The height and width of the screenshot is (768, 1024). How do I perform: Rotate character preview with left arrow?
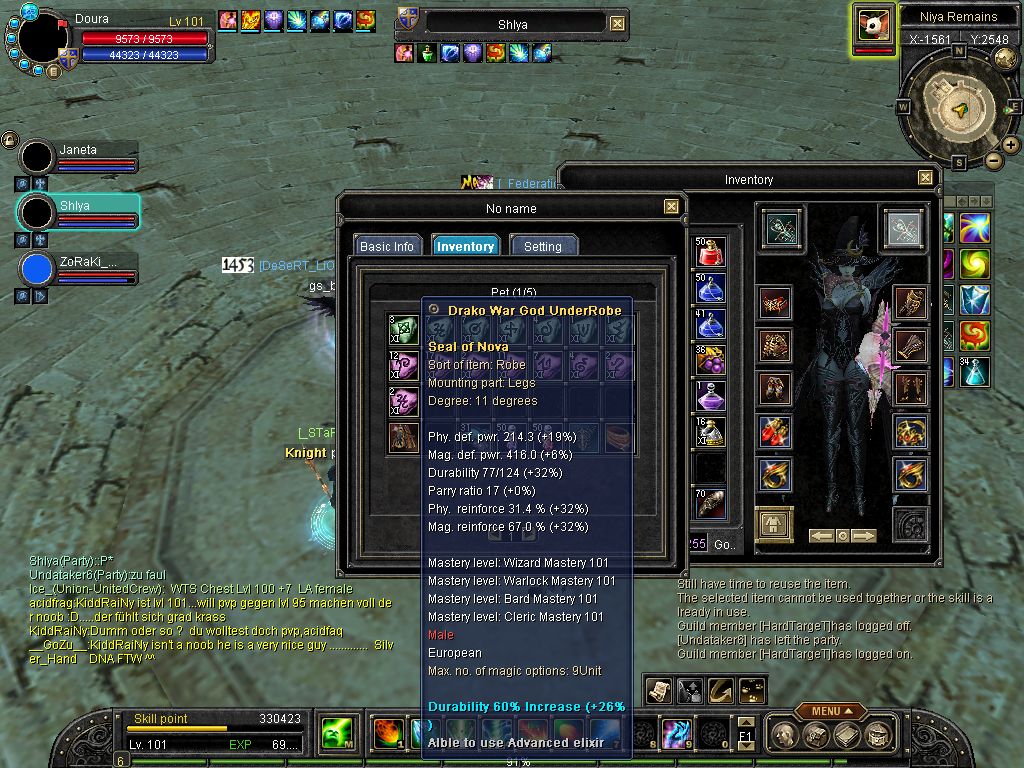click(821, 536)
